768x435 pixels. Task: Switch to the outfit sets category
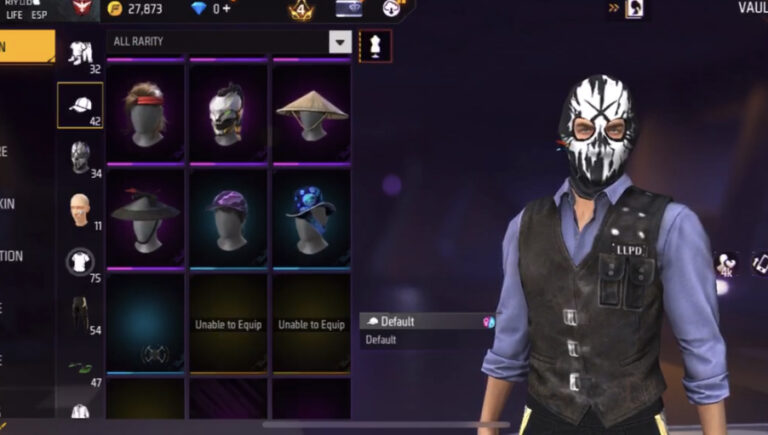80,54
